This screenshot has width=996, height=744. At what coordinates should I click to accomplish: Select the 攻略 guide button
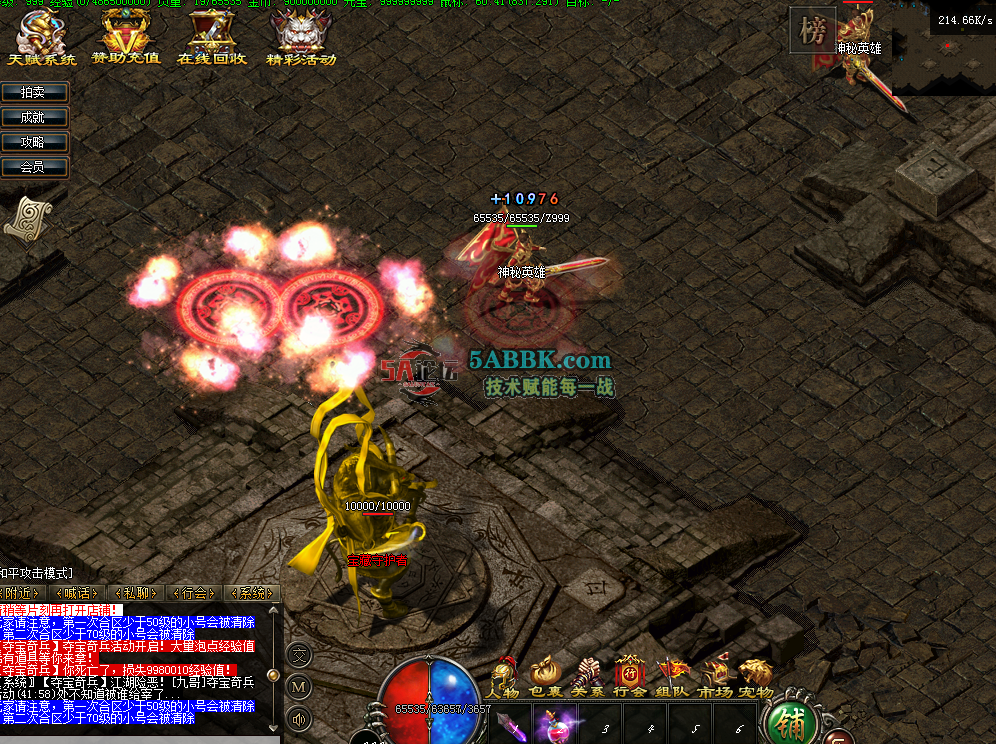pos(35,142)
